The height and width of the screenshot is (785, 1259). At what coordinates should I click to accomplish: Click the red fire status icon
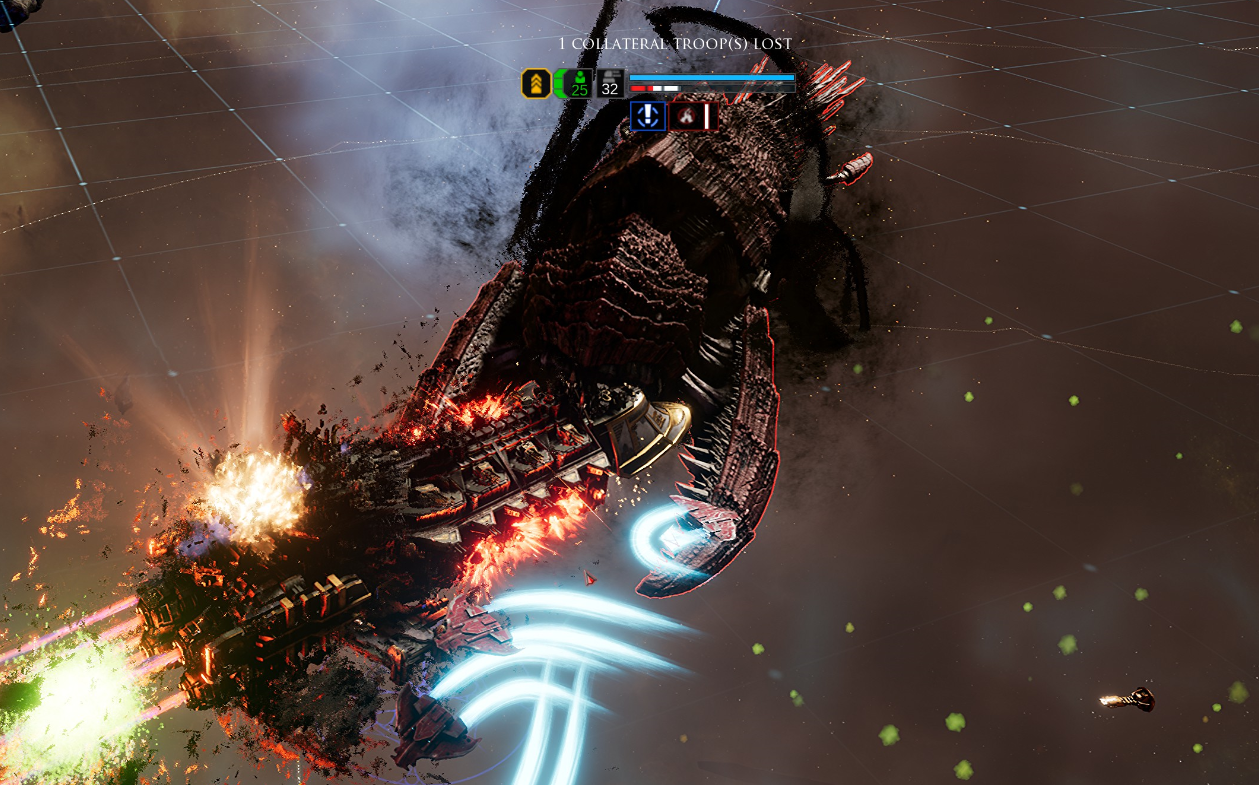point(687,116)
